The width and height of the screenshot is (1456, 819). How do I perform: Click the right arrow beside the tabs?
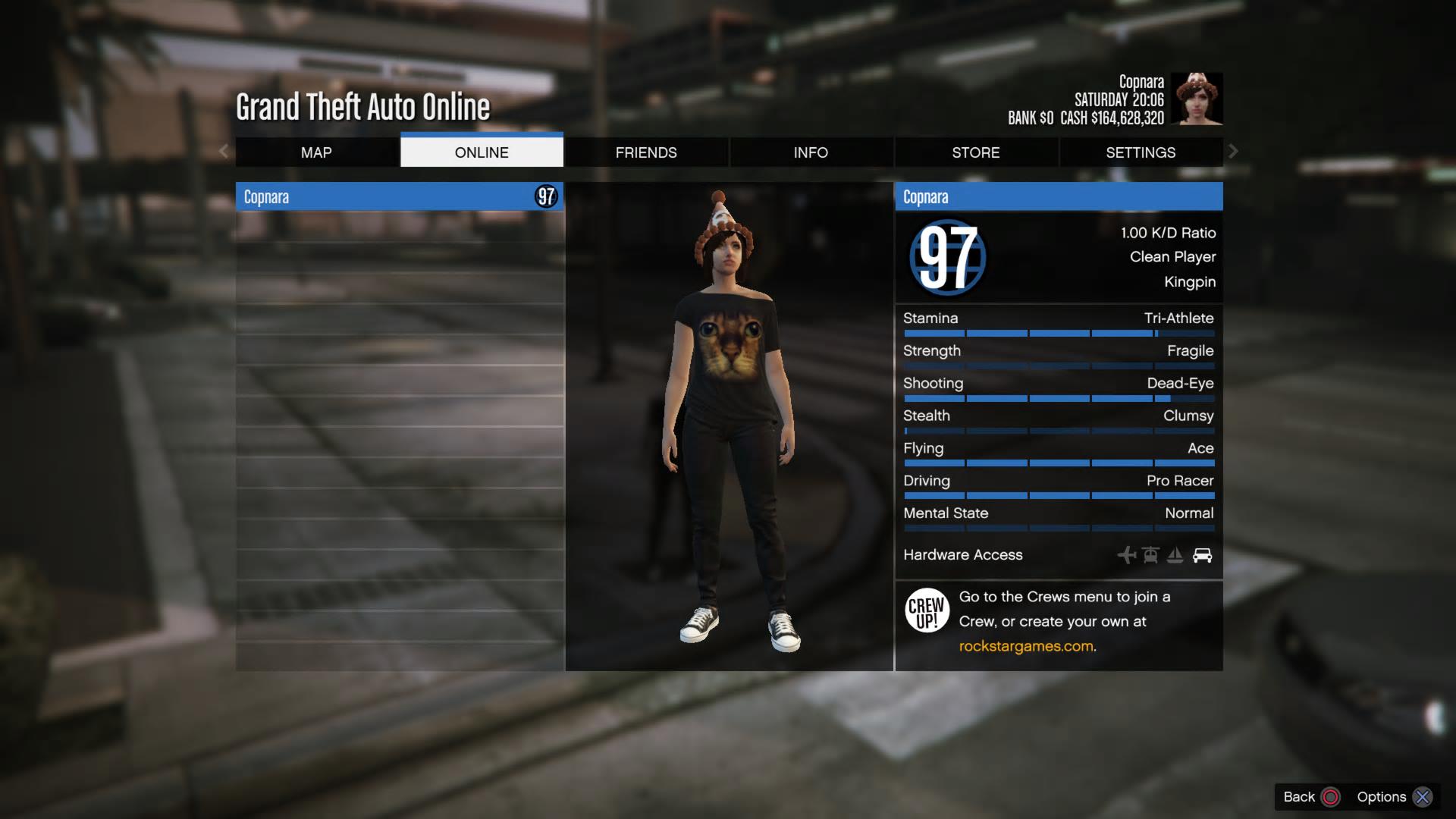(1233, 152)
